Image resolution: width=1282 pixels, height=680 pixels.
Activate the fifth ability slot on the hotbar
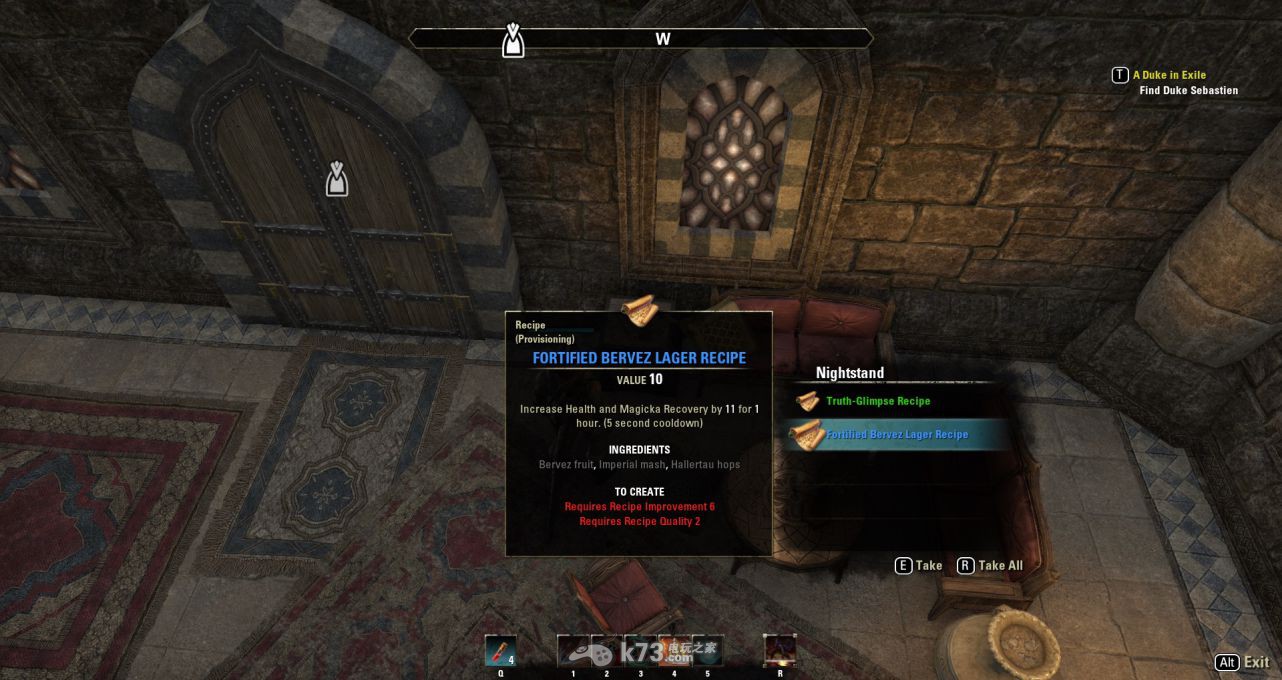(x=708, y=650)
